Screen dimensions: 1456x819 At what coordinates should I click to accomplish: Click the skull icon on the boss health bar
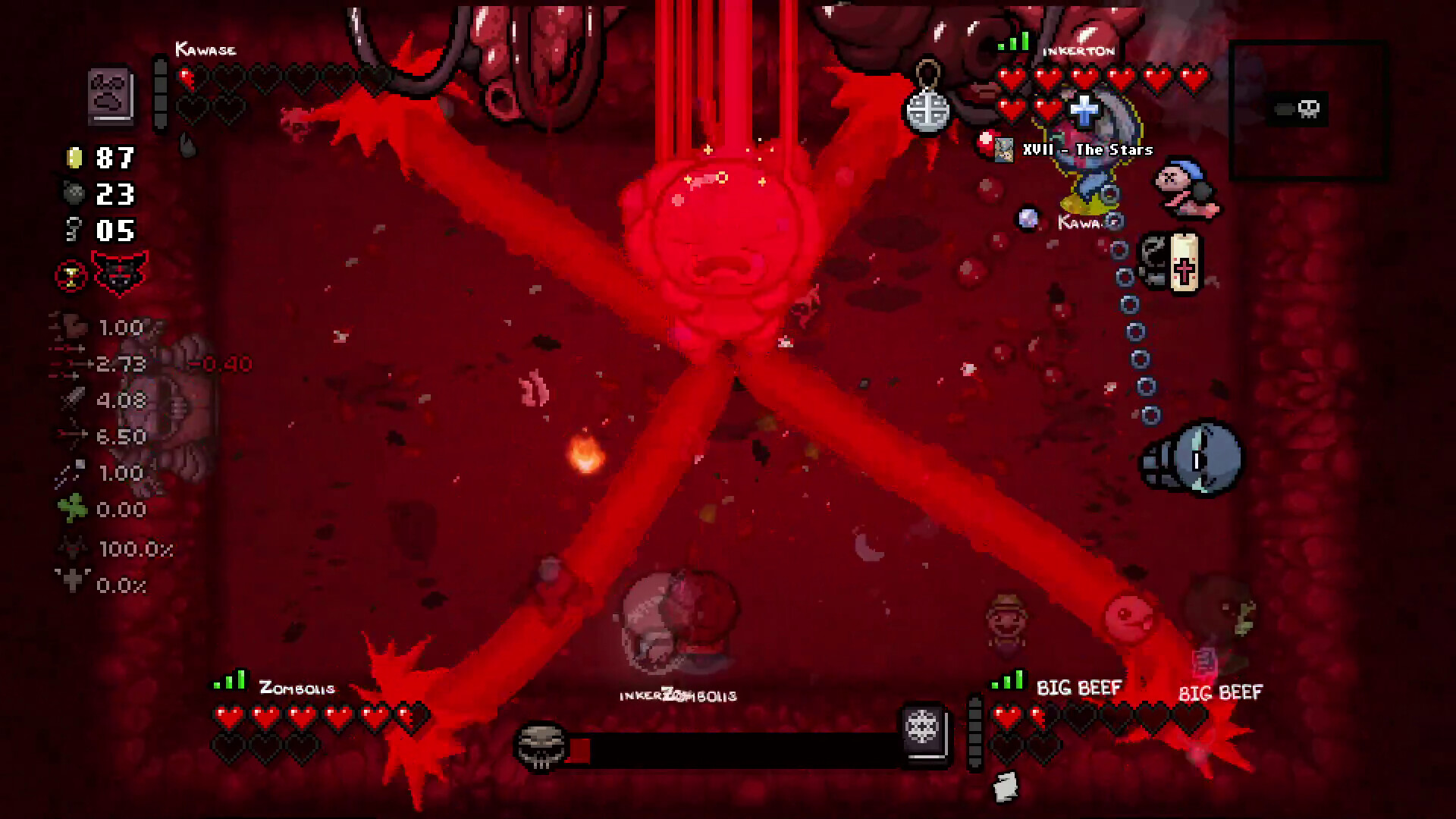click(540, 747)
